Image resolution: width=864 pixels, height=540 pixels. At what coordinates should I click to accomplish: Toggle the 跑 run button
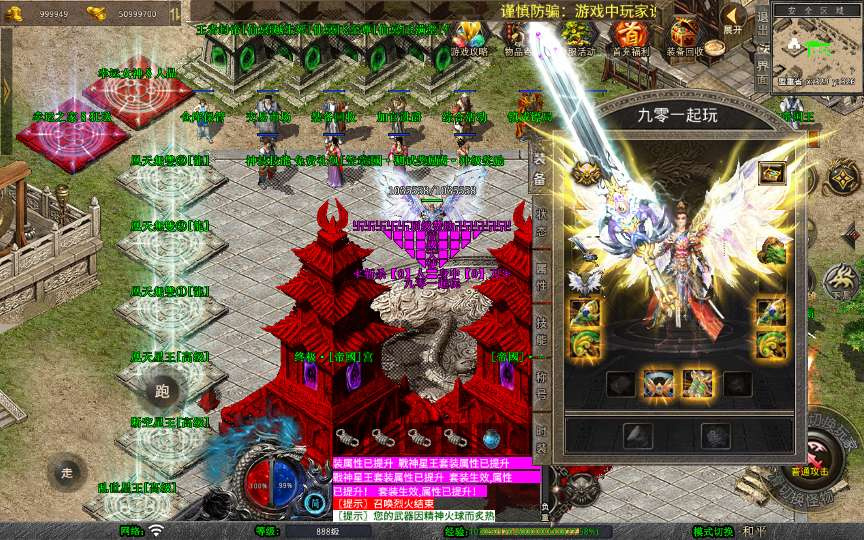coord(163,390)
